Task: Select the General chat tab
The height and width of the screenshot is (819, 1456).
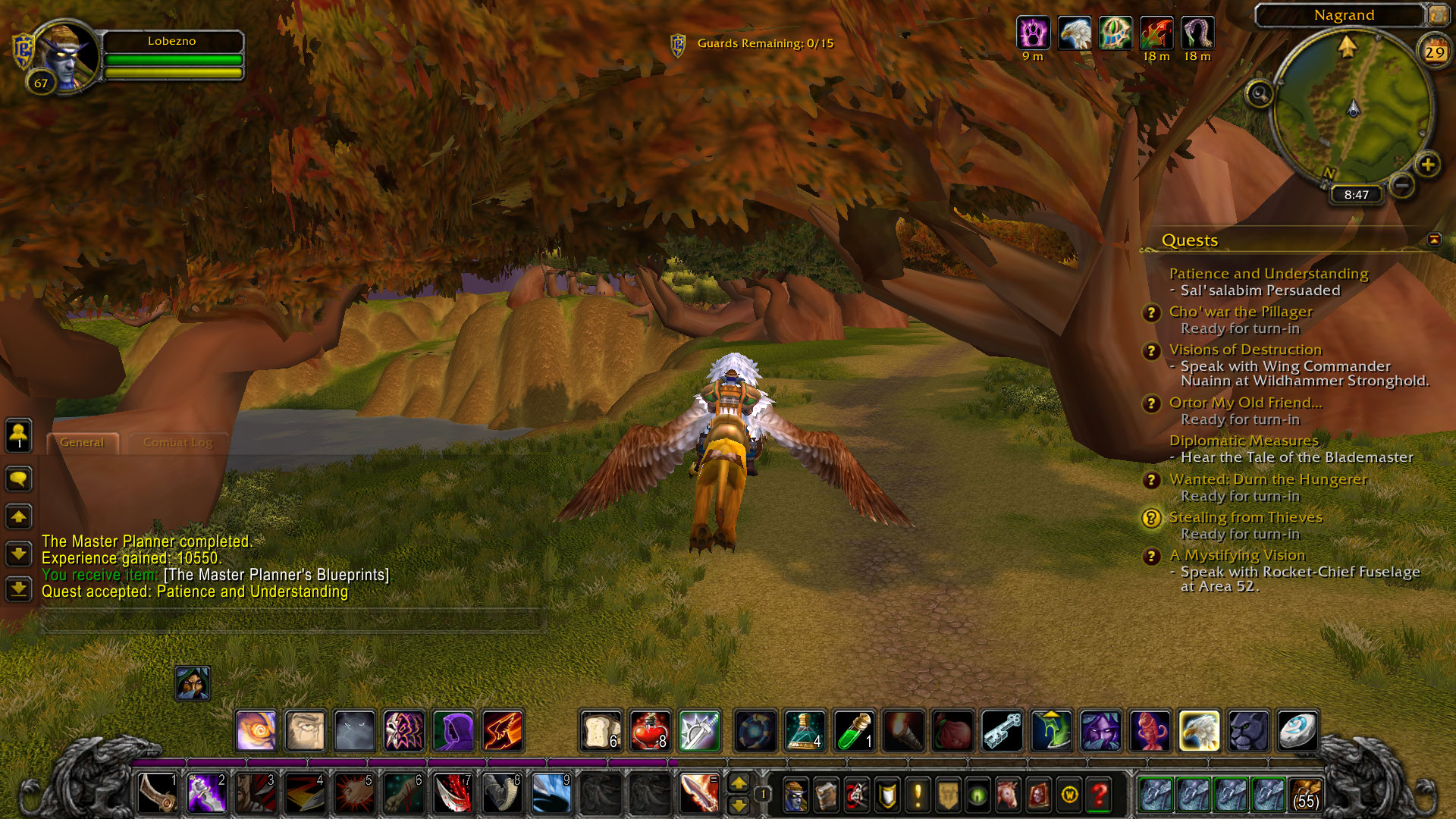Action: (82, 443)
